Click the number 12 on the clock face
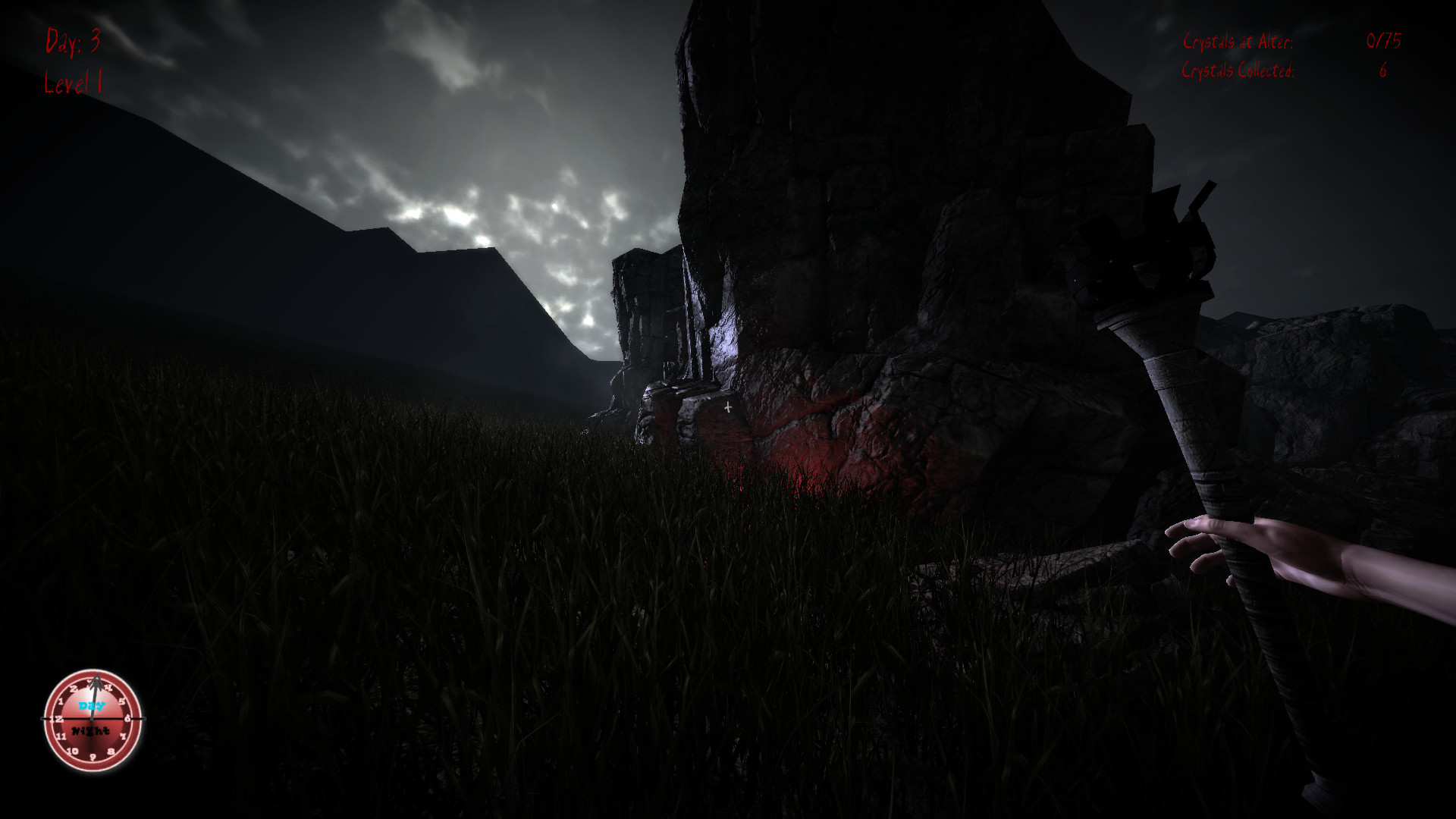Screen dimensions: 1456x819 (x=57, y=719)
